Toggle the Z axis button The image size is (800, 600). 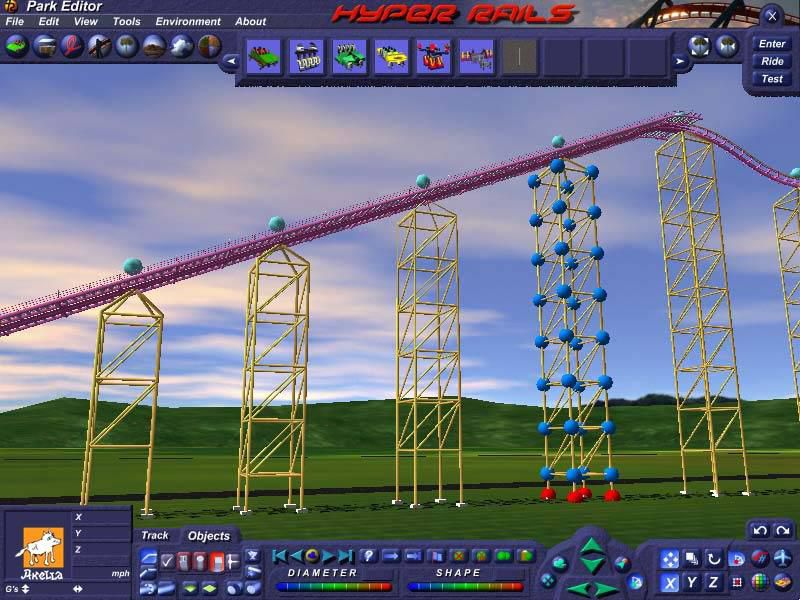(x=713, y=582)
